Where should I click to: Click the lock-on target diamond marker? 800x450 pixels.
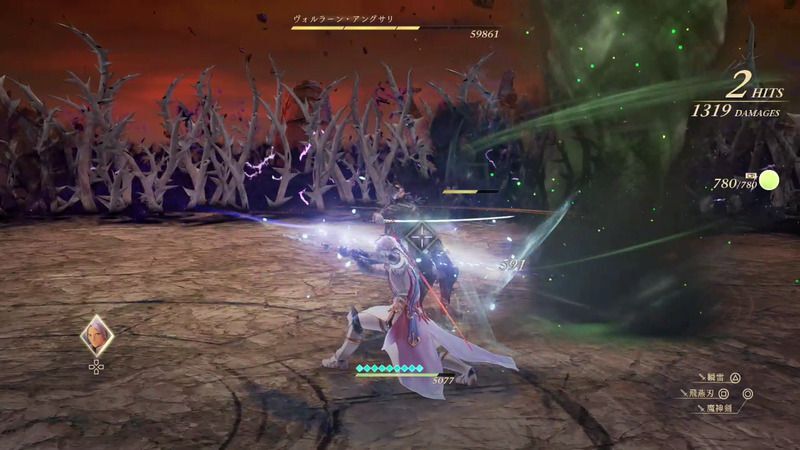pyautogui.click(x=420, y=236)
